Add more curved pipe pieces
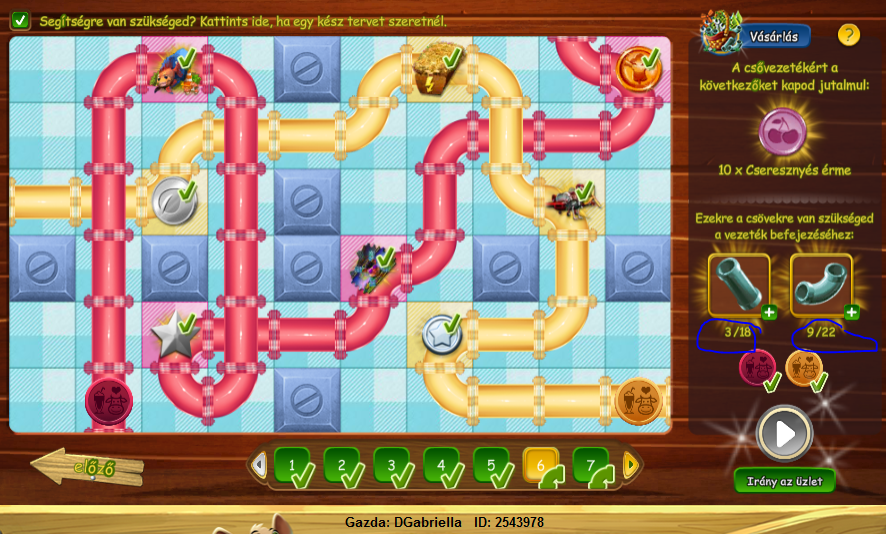This screenshot has height=534, width=886. tap(851, 312)
